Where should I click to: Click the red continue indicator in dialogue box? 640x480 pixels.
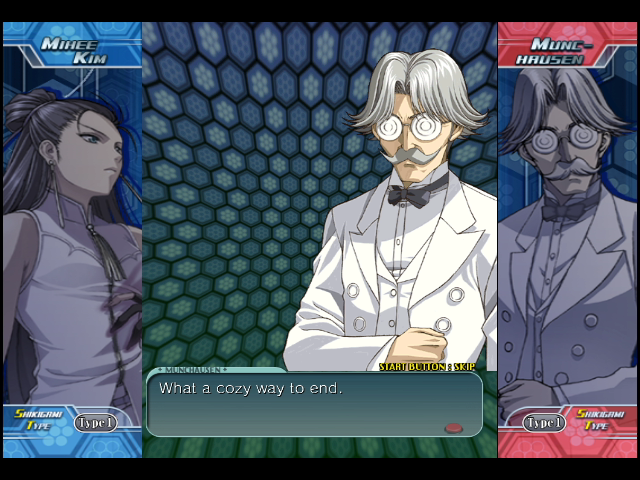click(x=454, y=427)
